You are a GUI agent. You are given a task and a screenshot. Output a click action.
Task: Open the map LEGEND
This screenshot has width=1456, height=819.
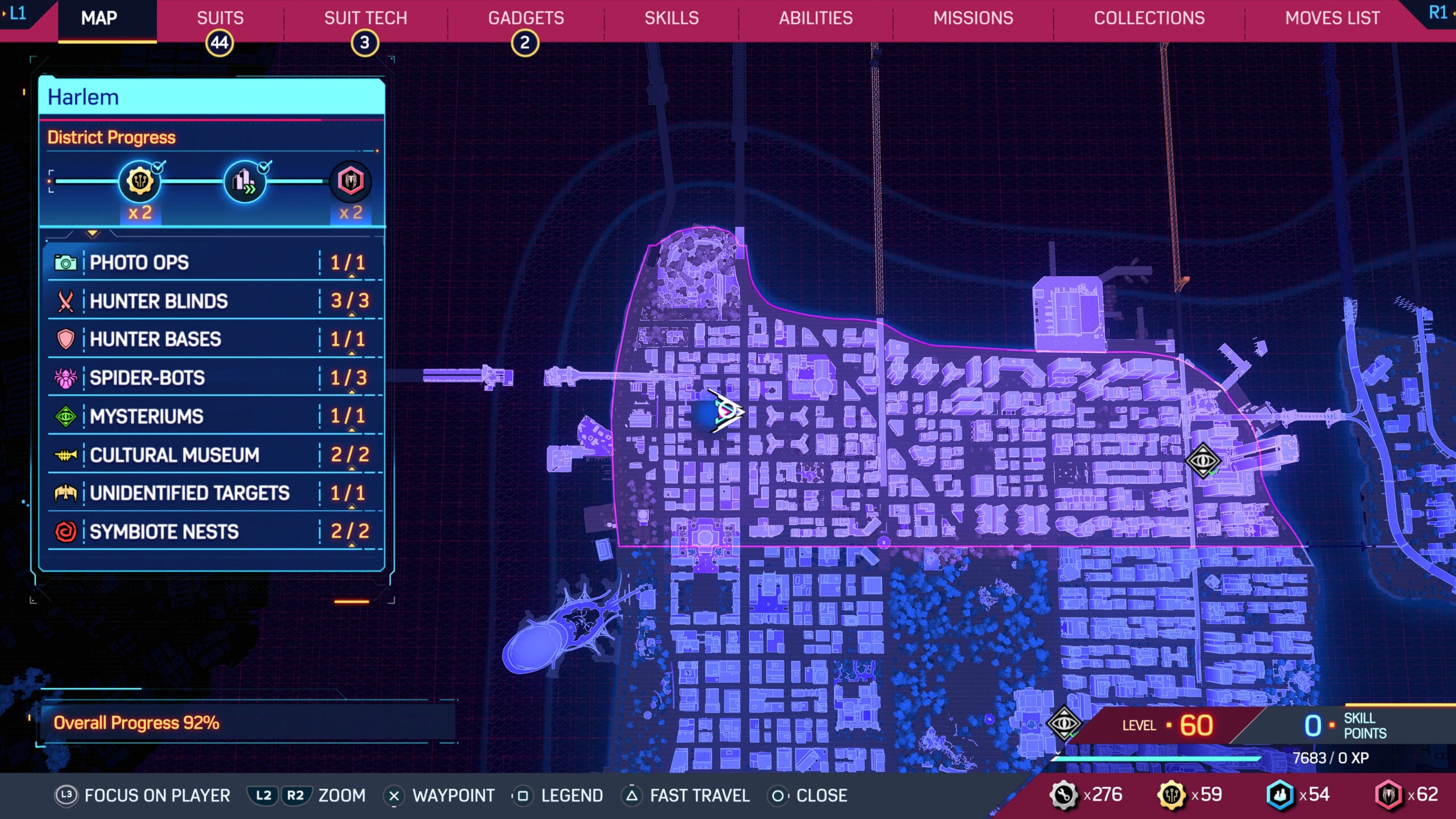tap(572, 796)
